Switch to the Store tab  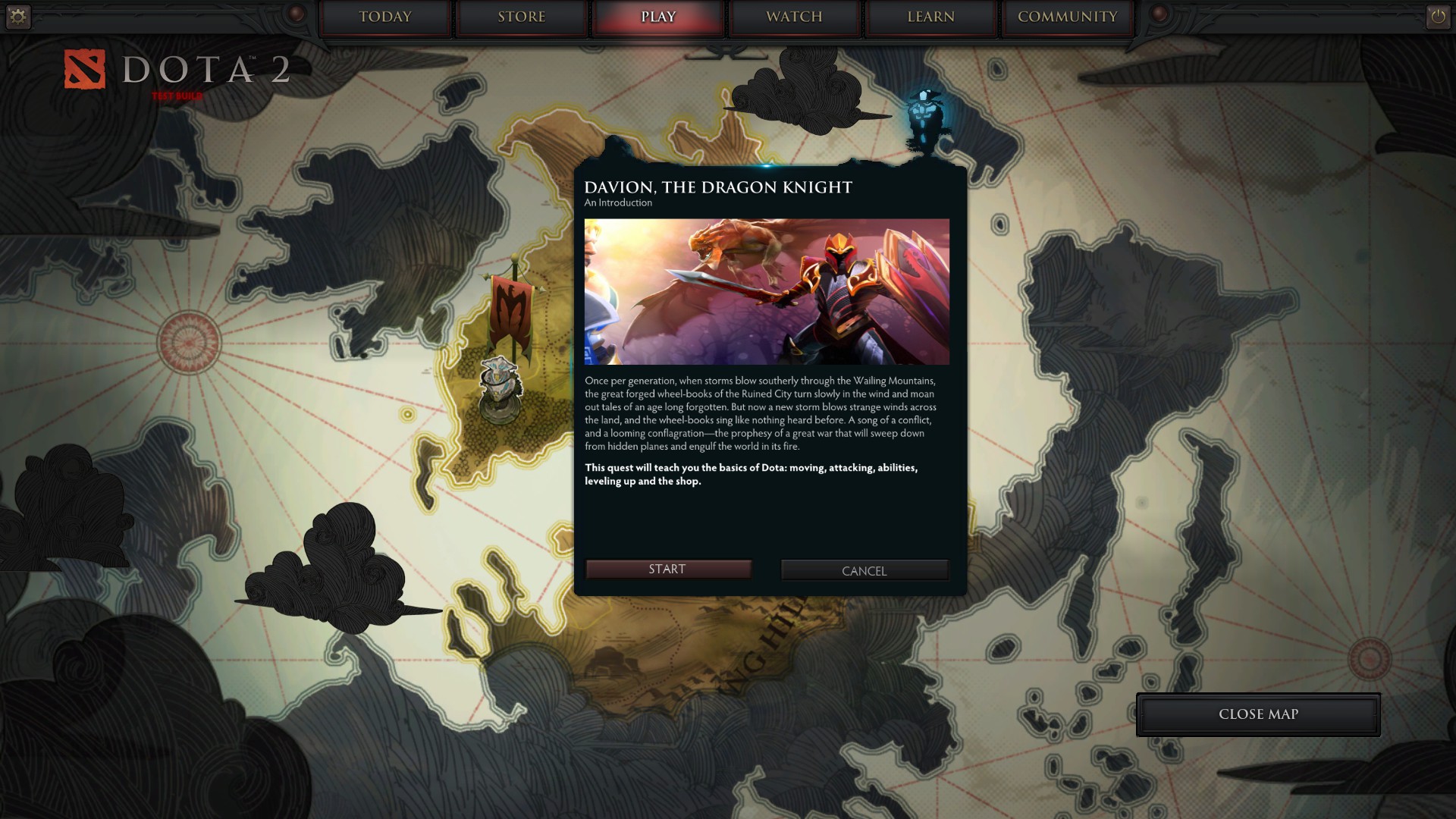(x=522, y=17)
